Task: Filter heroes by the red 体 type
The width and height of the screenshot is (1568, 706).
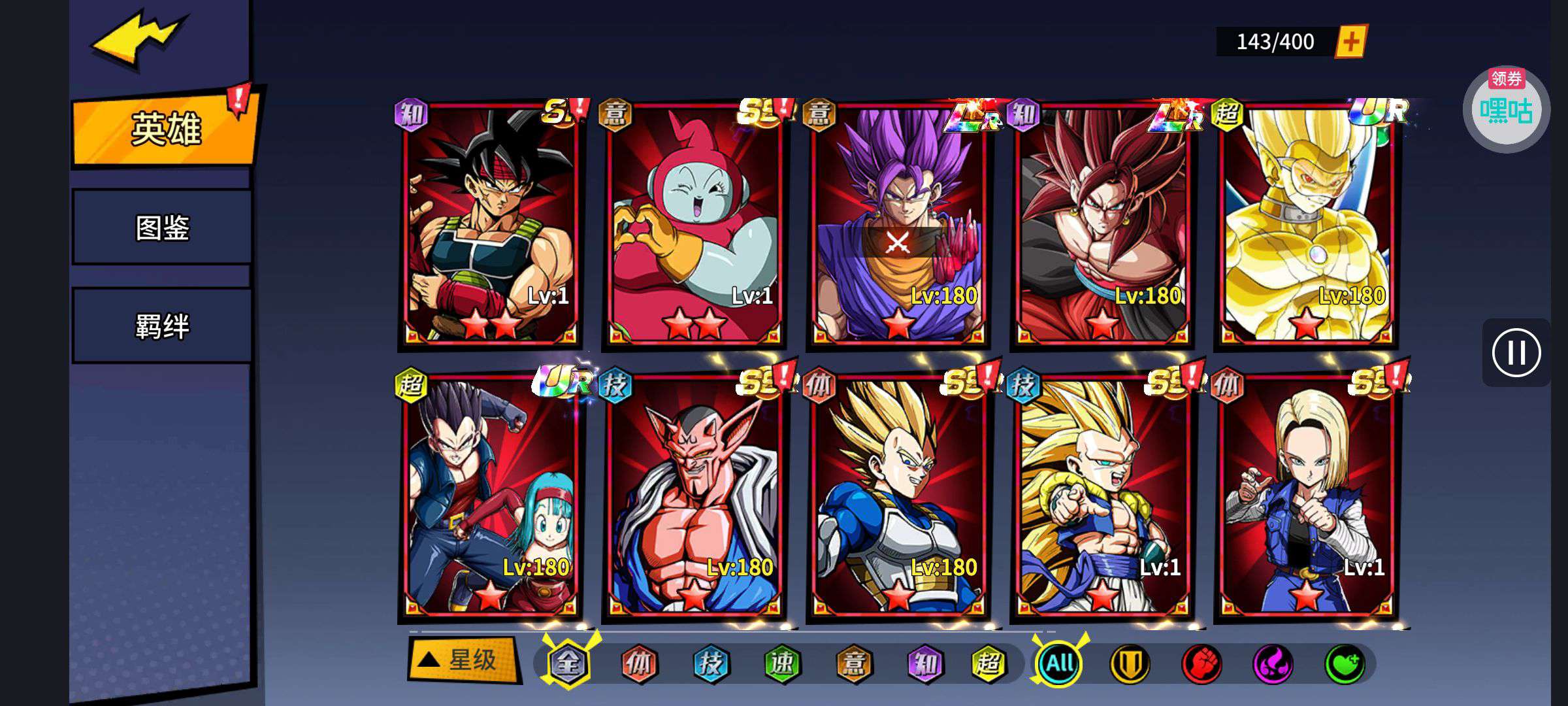Action: 639,664
